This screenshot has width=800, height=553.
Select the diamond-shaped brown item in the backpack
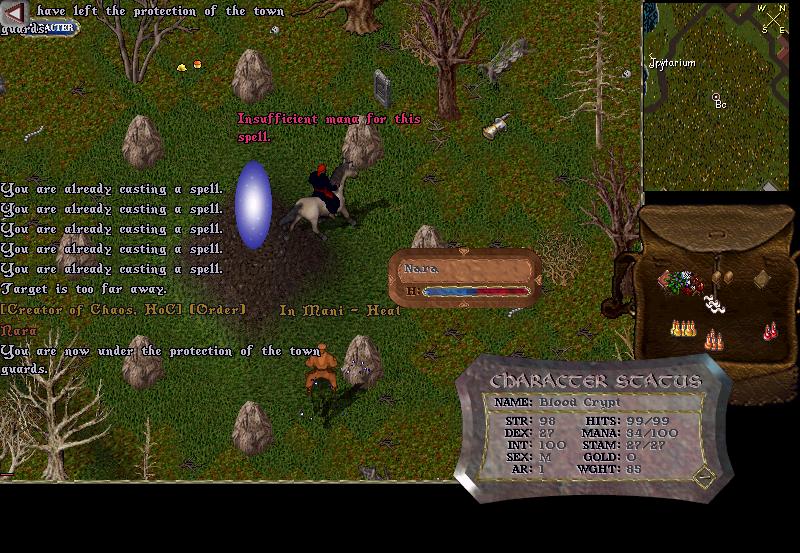[761, 279]
